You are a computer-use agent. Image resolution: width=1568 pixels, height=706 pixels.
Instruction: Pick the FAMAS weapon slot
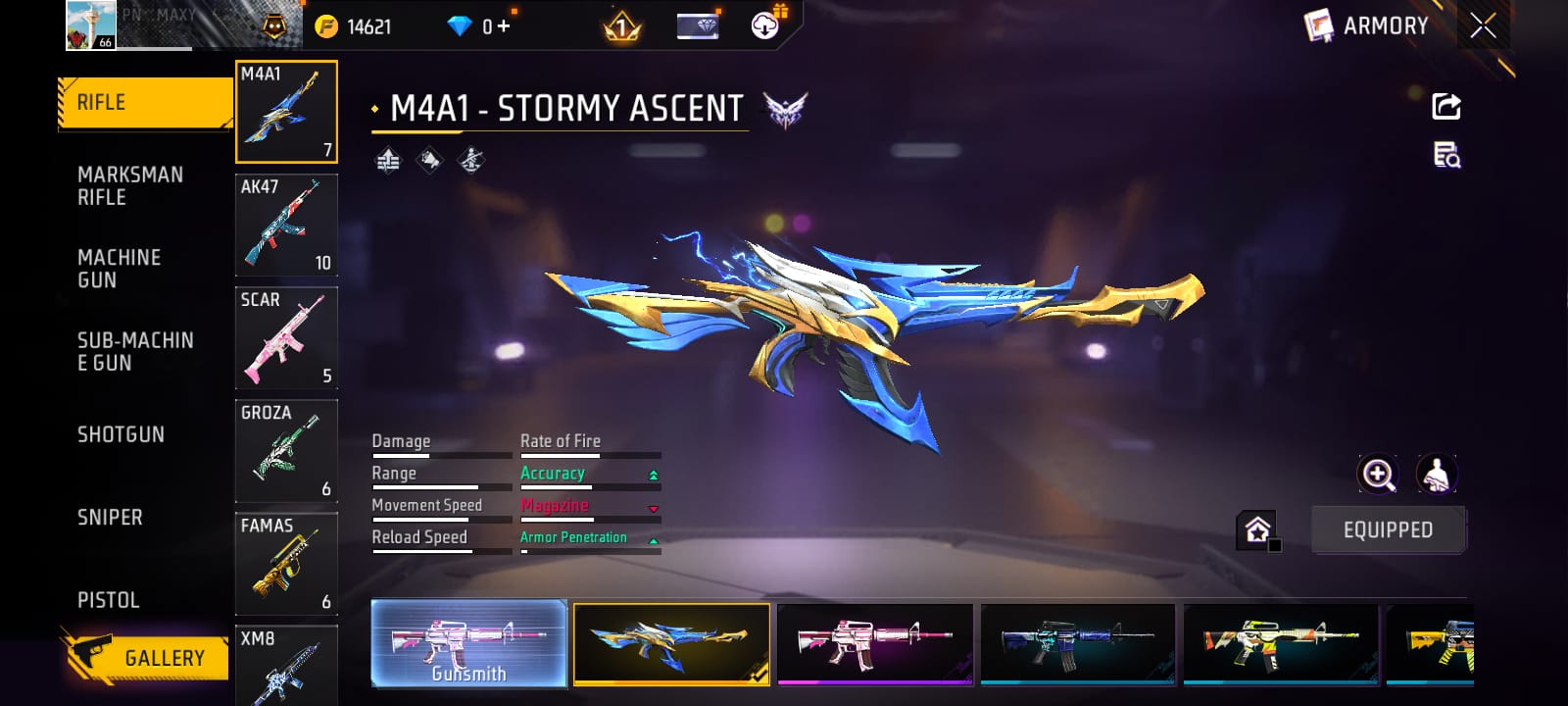(x=286, y=564)
